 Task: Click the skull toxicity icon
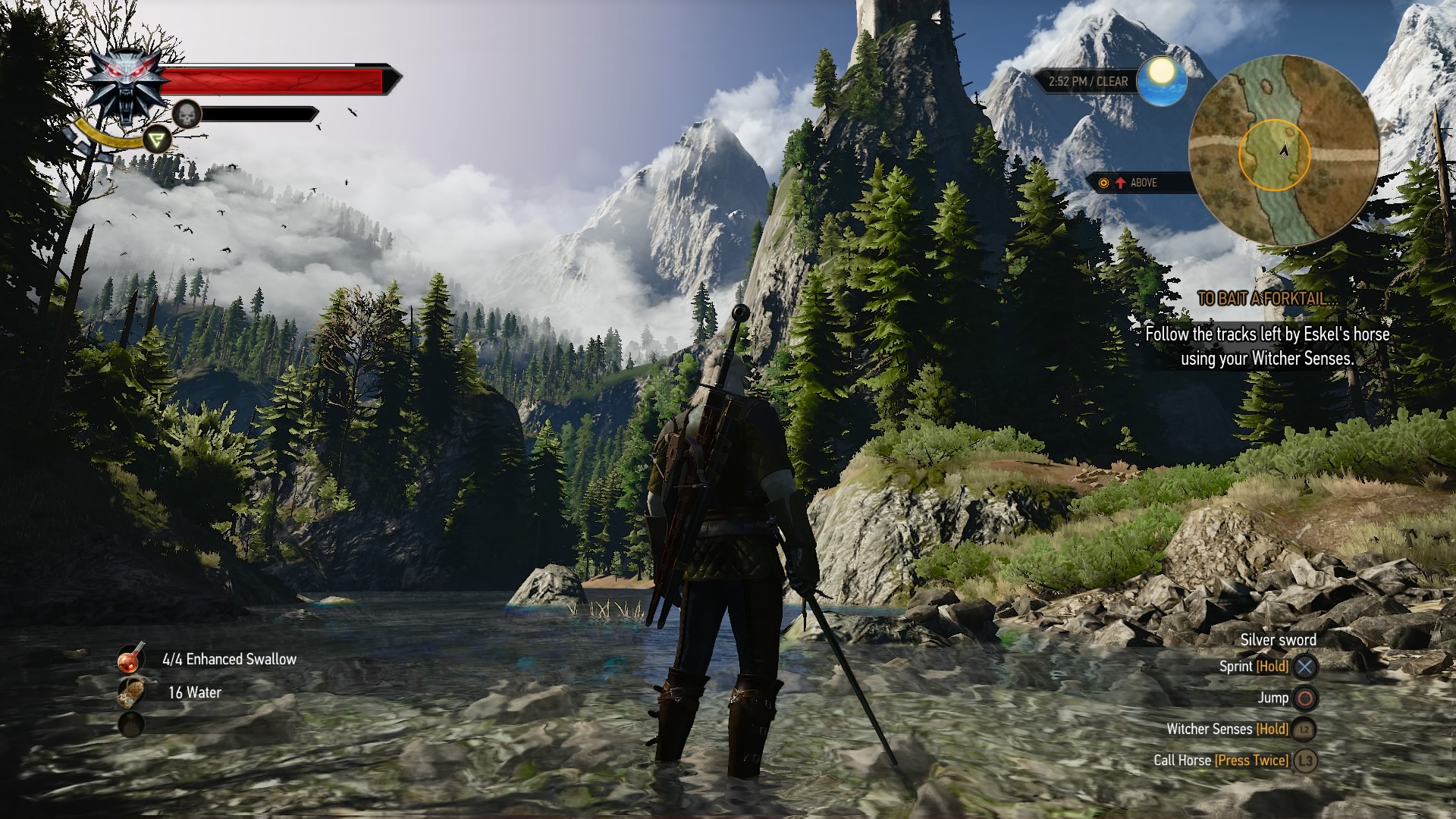(187, 115)
